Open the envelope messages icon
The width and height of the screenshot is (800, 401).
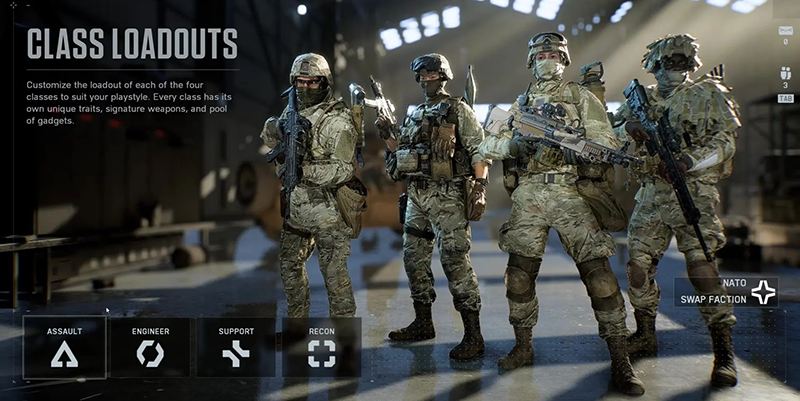pos(784,31)
